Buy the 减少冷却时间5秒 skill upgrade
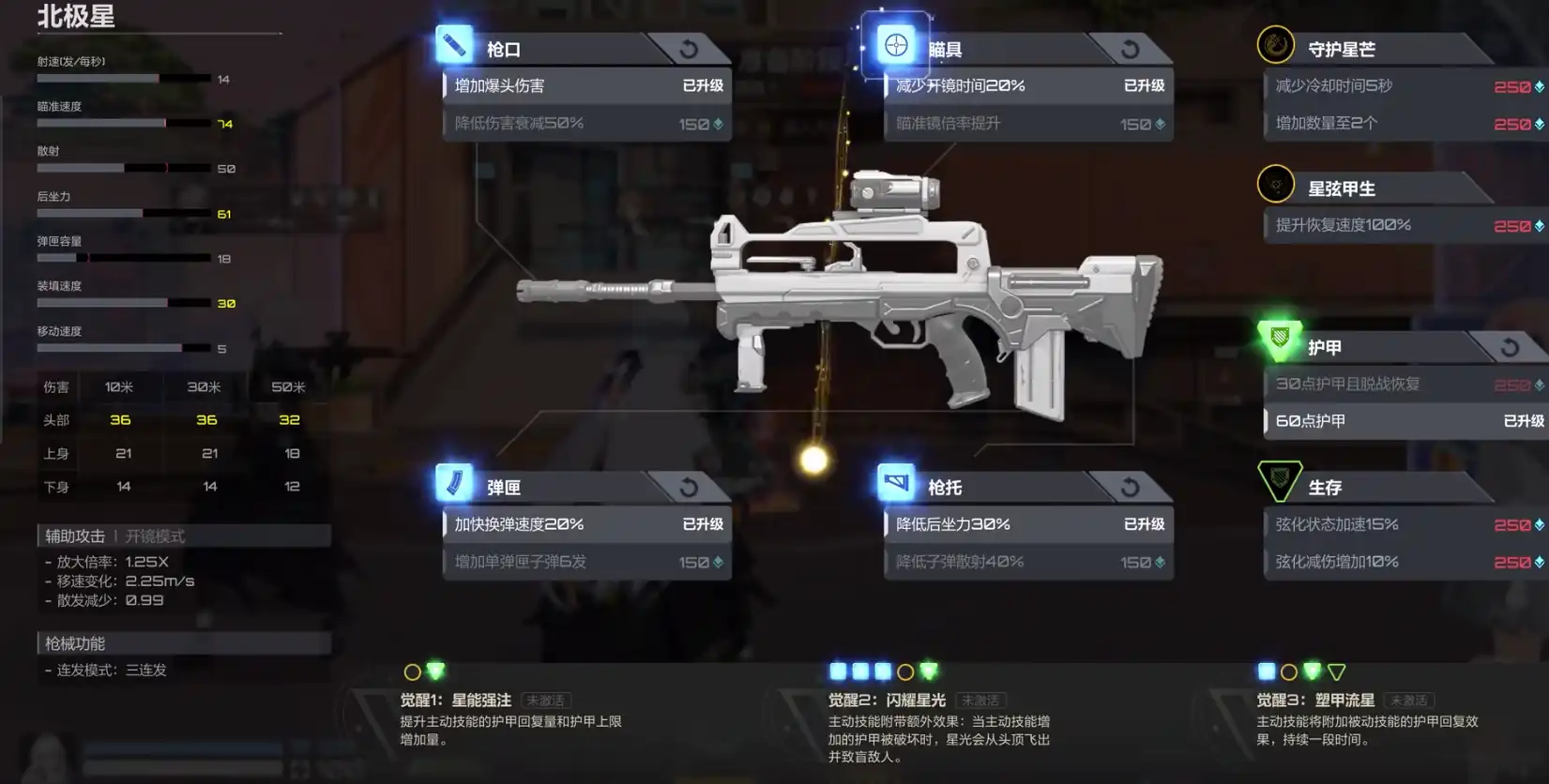 pyautogui.click(x=1405, y=86)
